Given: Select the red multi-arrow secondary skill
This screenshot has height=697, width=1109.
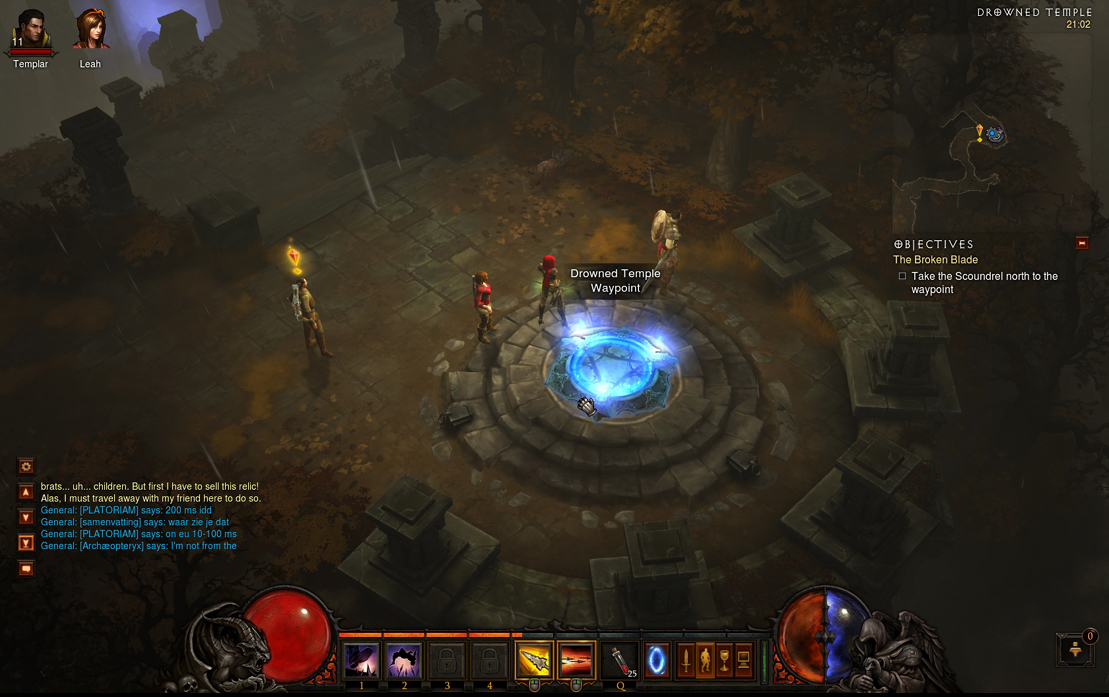Looking at the screenshot, I should [577, 661].
